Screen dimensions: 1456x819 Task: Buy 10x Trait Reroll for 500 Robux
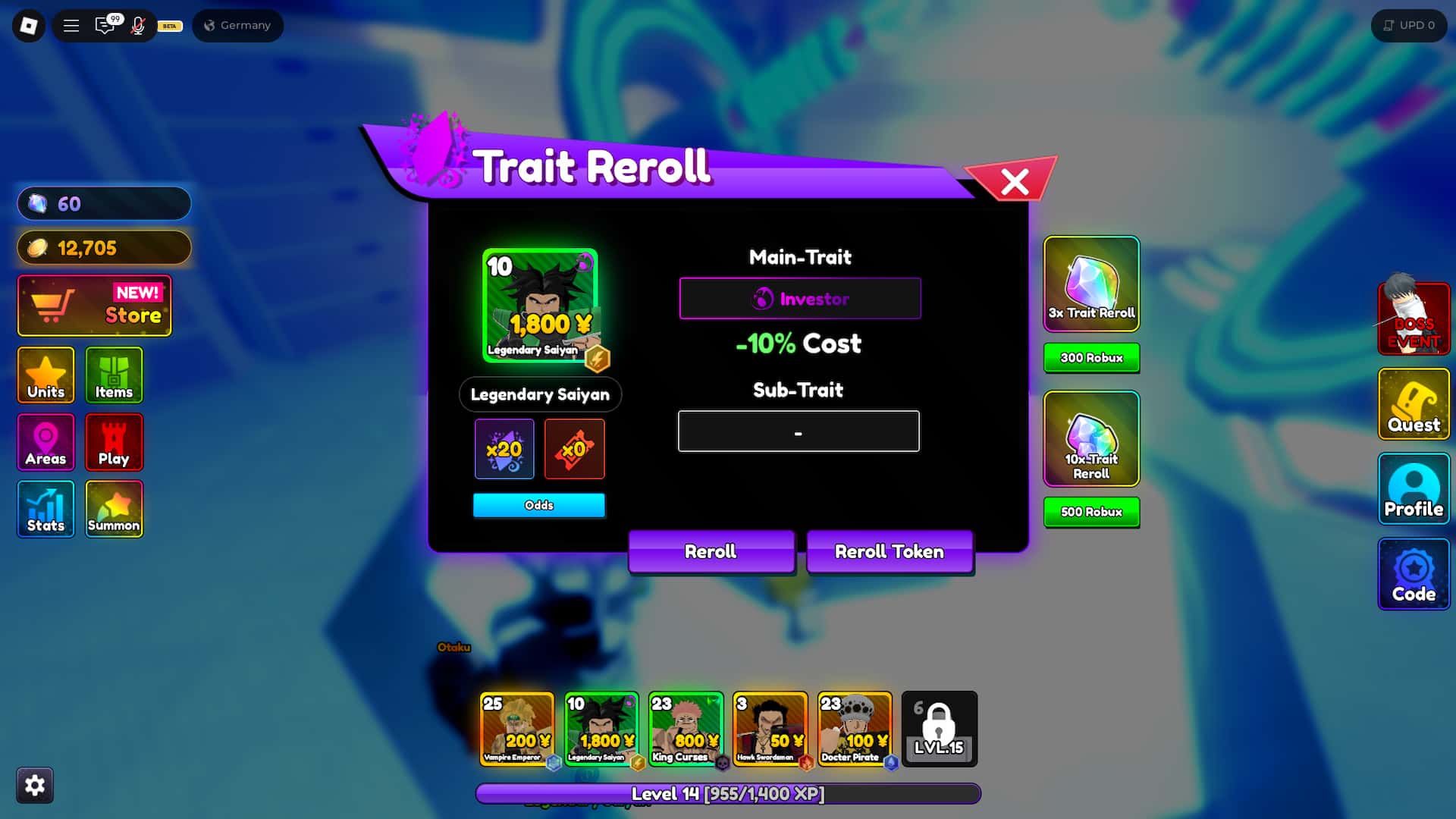(1091, 512)
